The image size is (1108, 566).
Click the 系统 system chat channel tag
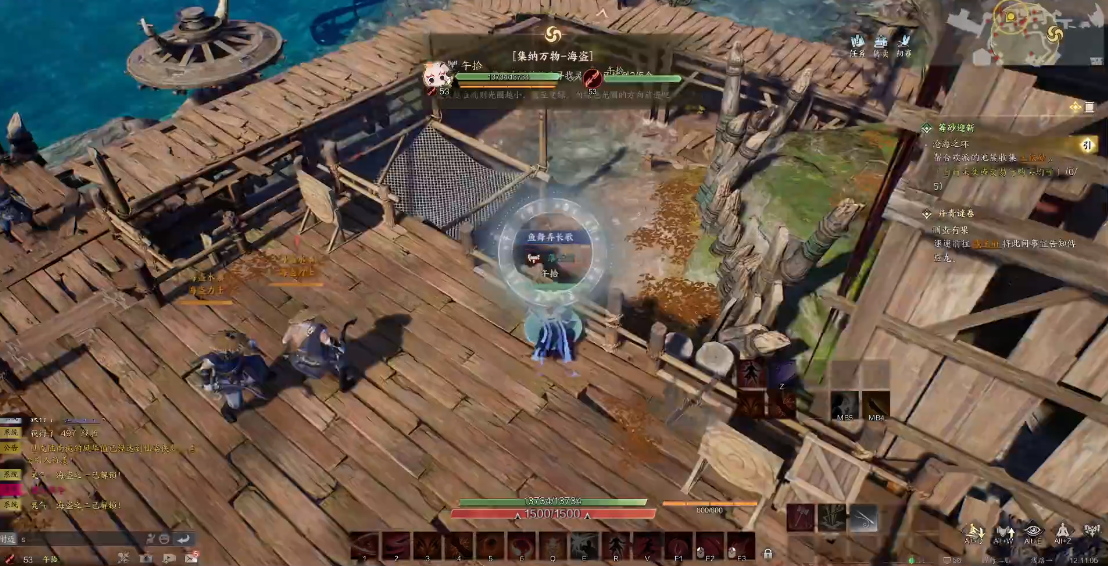(10, 434)
